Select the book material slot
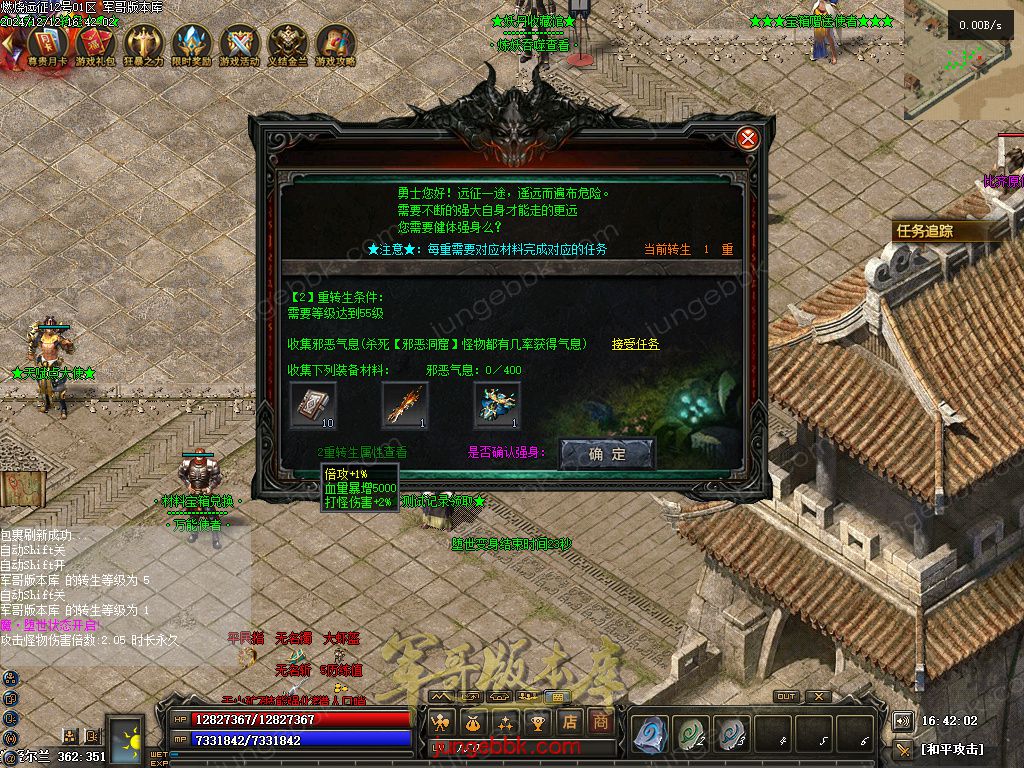The height and width of the screenshot is (768, 1024). click(x=313, y=405)
